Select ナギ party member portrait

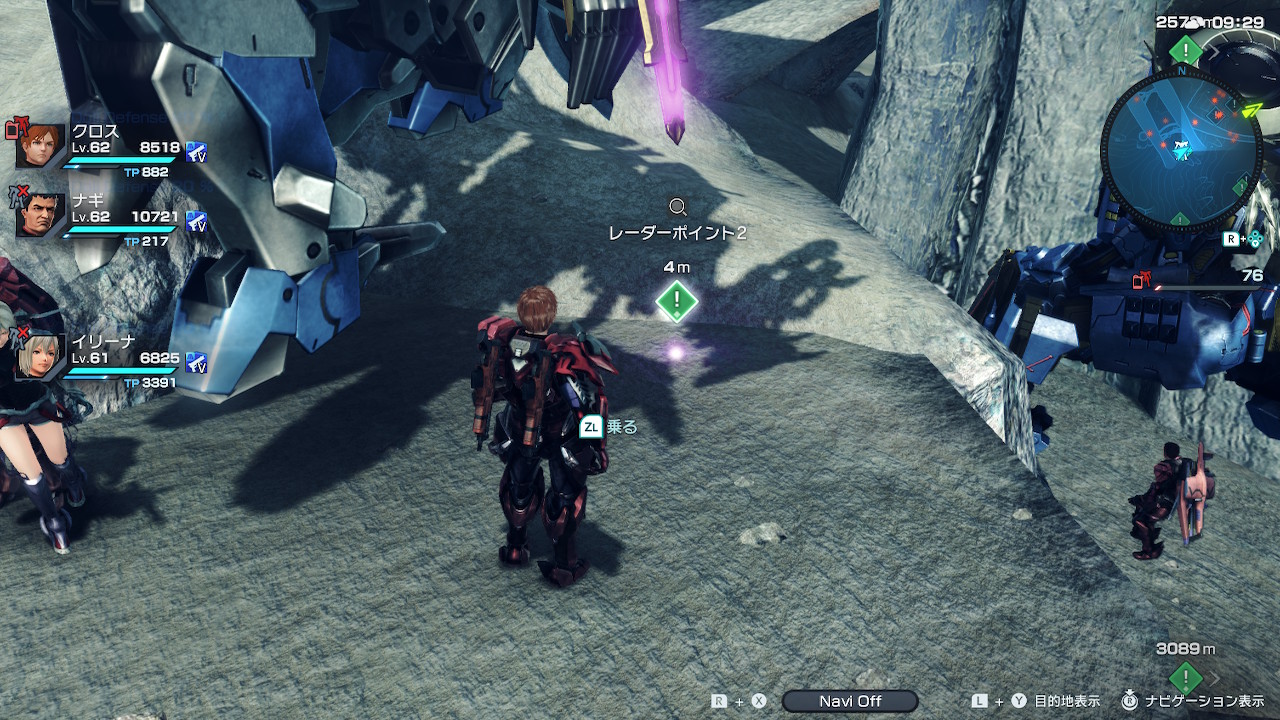41,214
